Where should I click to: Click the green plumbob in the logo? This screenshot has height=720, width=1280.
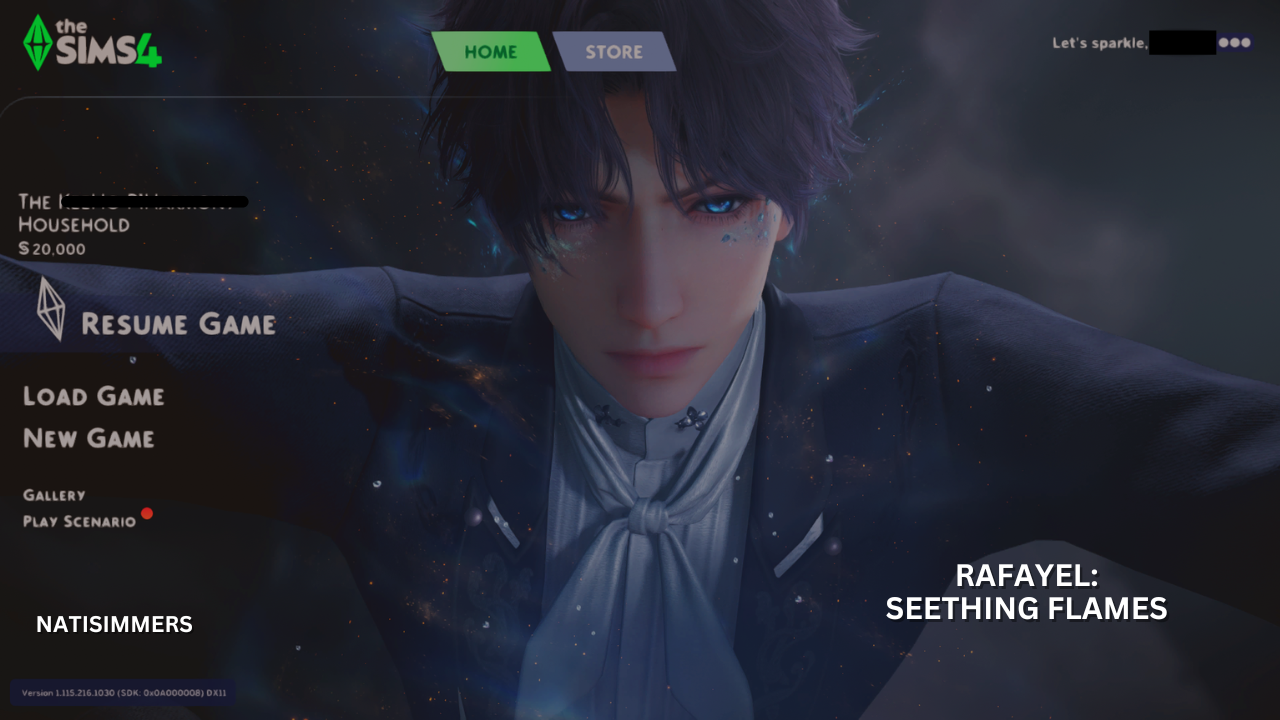[37, 40]
